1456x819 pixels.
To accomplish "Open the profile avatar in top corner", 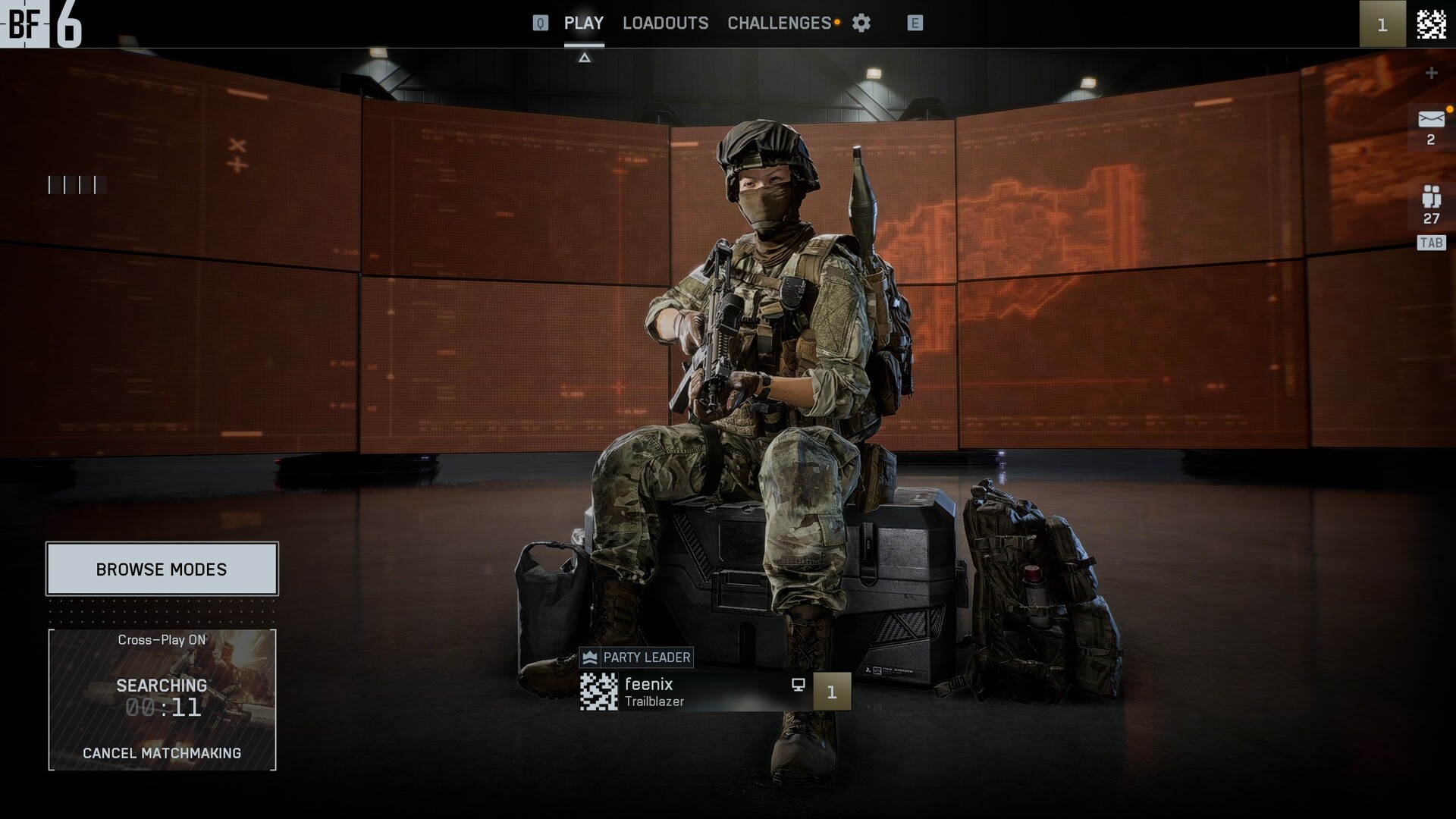I will click(x=1431, y=24).
